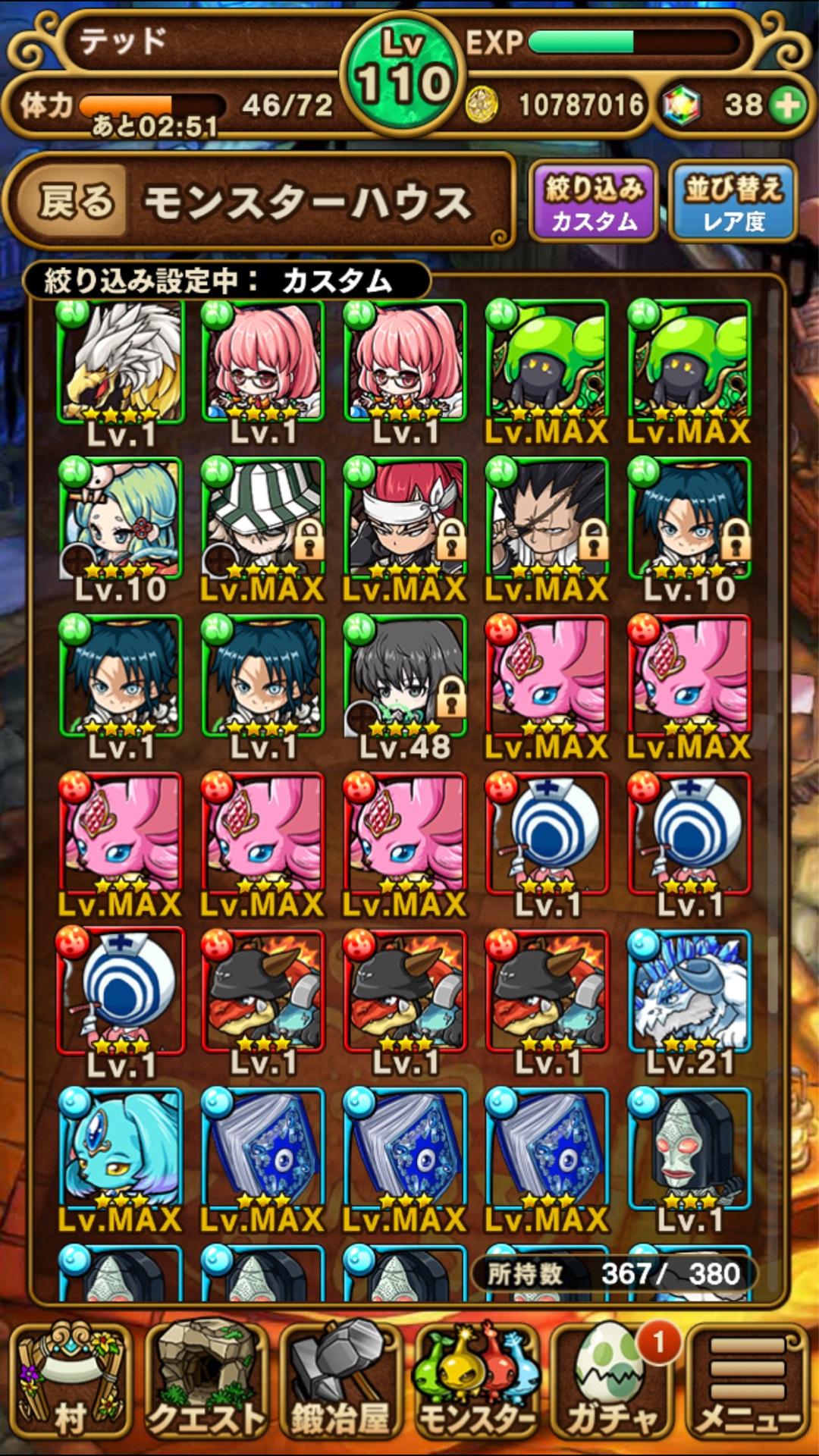This screenshot has width=819, height=1456.
Task: Open the モンスター menu
Action: click(x=476, y=1382)
